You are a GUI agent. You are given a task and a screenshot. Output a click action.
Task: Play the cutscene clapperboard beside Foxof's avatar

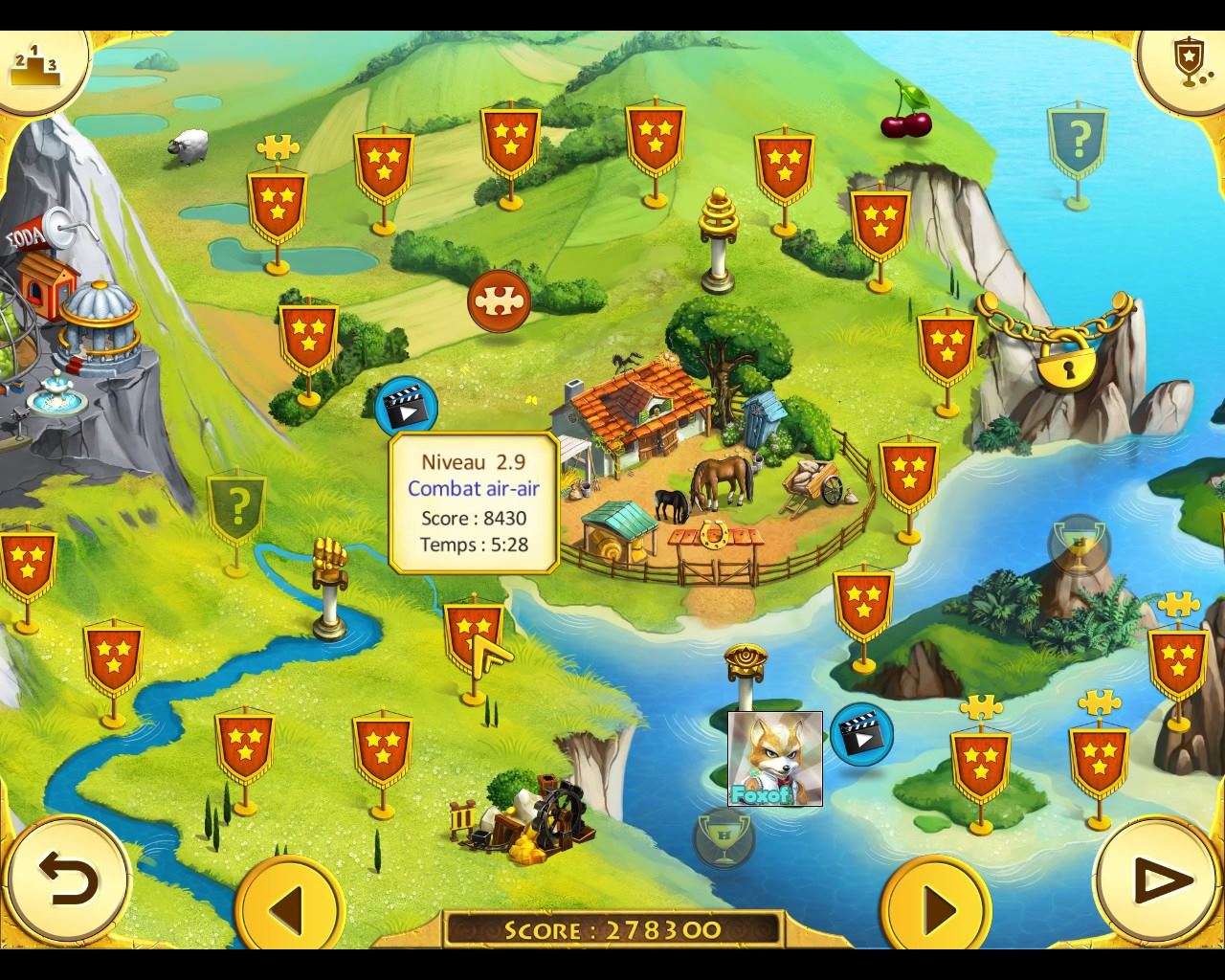tap(861, 734)
